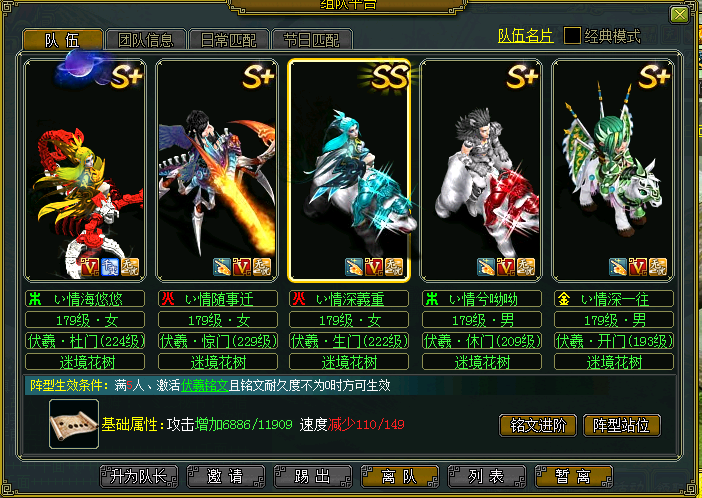The height and width of the screenshot is (498, 702).
Task: Toggle the 经典模式 checkbox
Action: click(x=573, y=36)
